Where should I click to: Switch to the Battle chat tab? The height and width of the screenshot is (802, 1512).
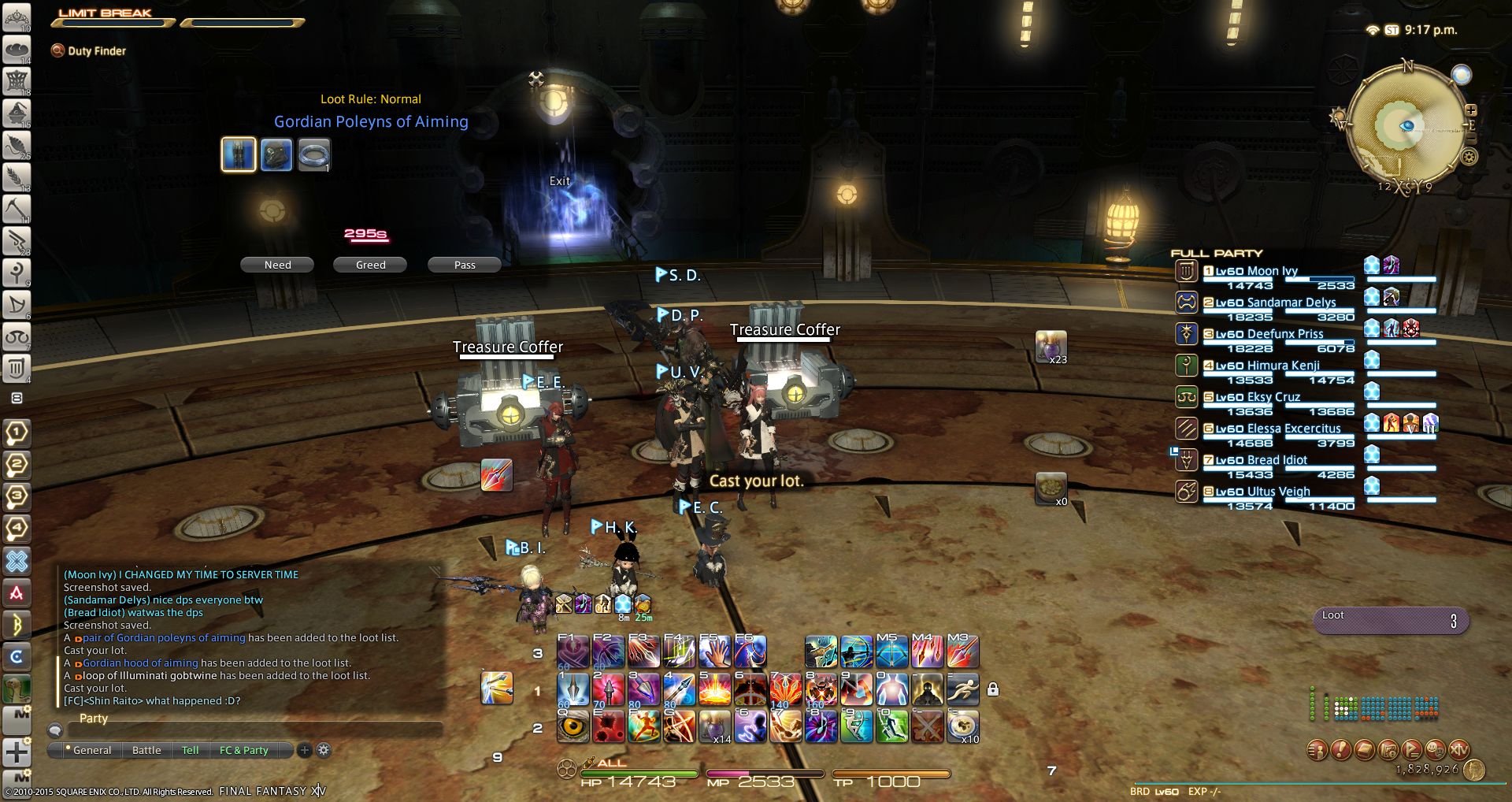pyautogui.click(x=146, y=751)
